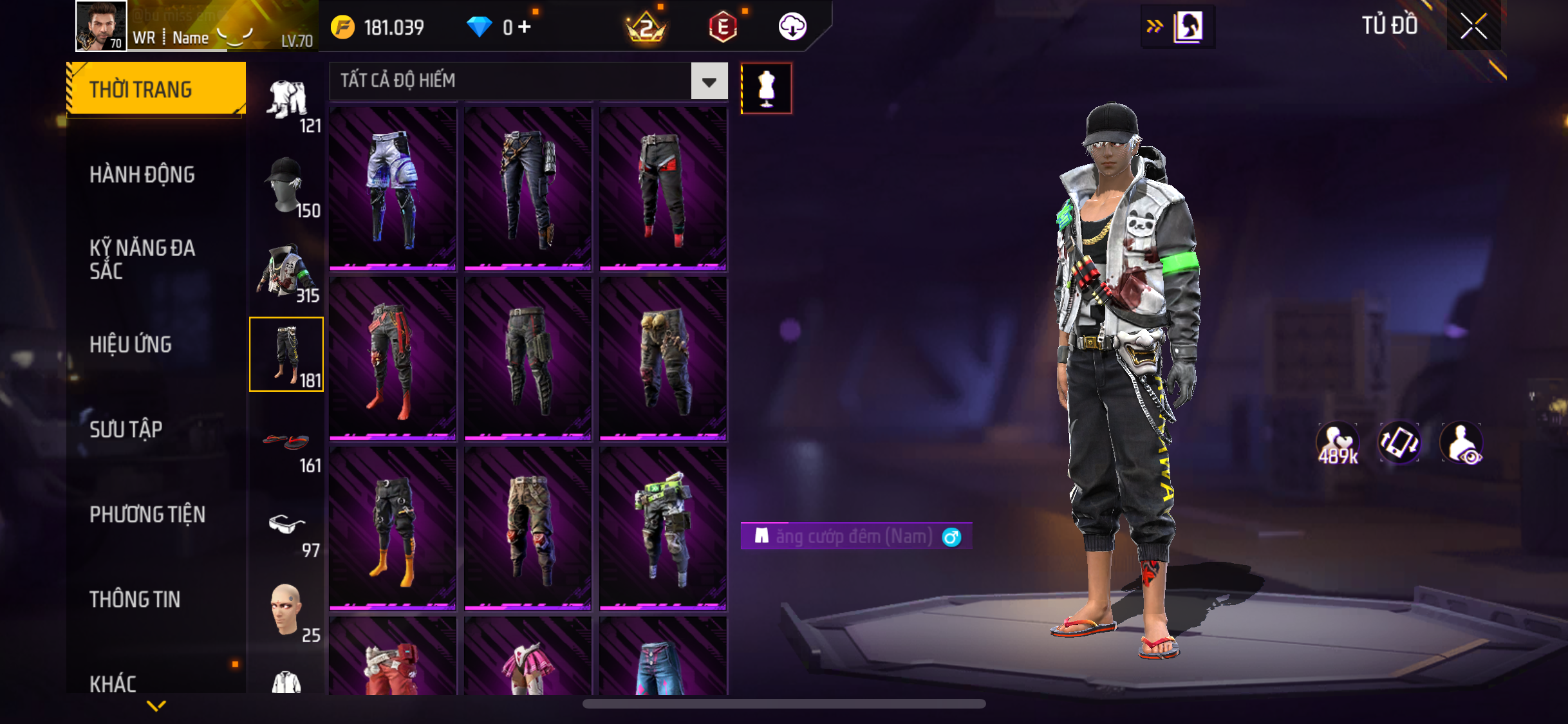Open the glasses accessory category

click(x=286, y=524)
